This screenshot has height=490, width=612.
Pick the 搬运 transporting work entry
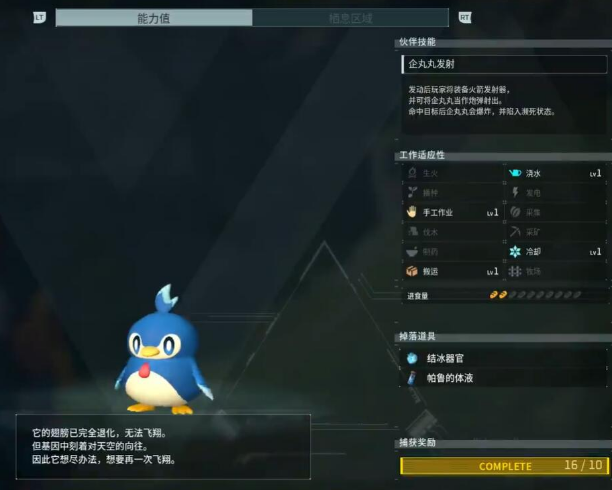point(452,272)
